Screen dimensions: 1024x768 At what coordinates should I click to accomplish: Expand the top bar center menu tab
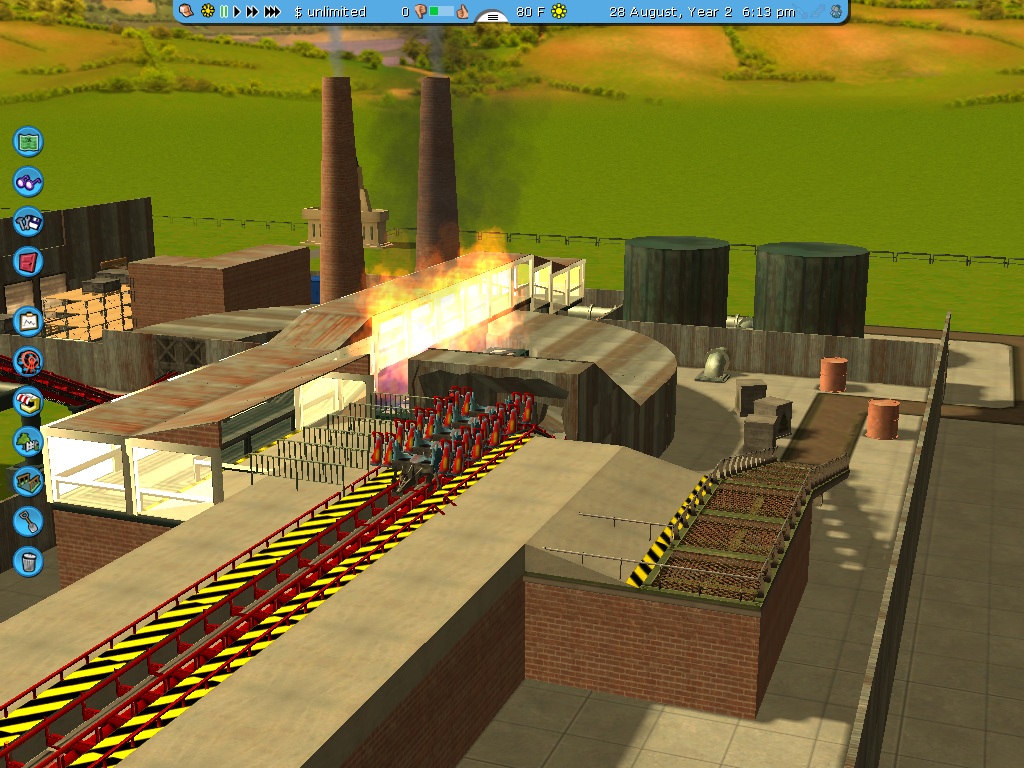click(492, 16)
